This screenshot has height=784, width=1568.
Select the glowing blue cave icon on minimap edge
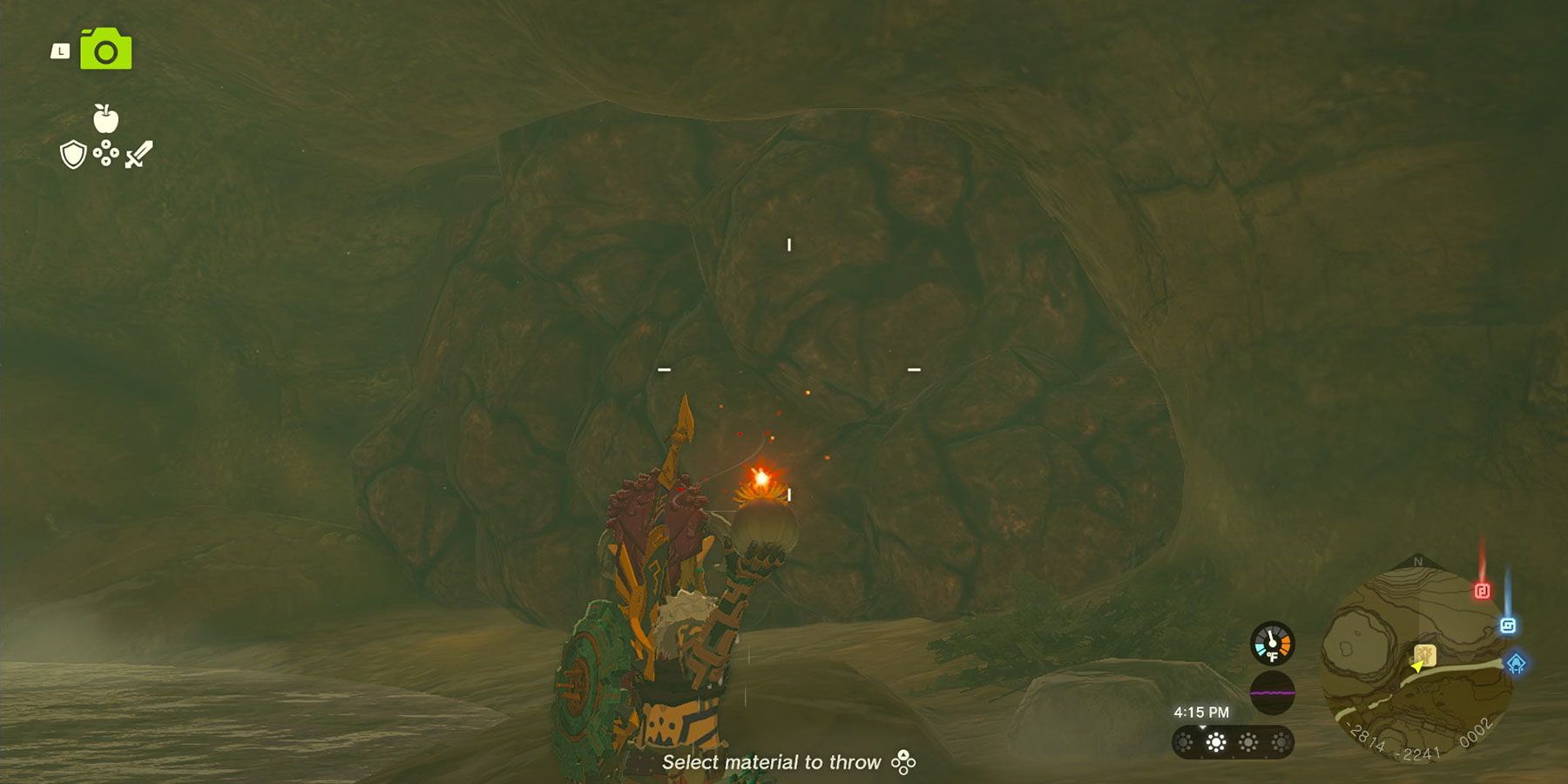tap(1515, 663)
